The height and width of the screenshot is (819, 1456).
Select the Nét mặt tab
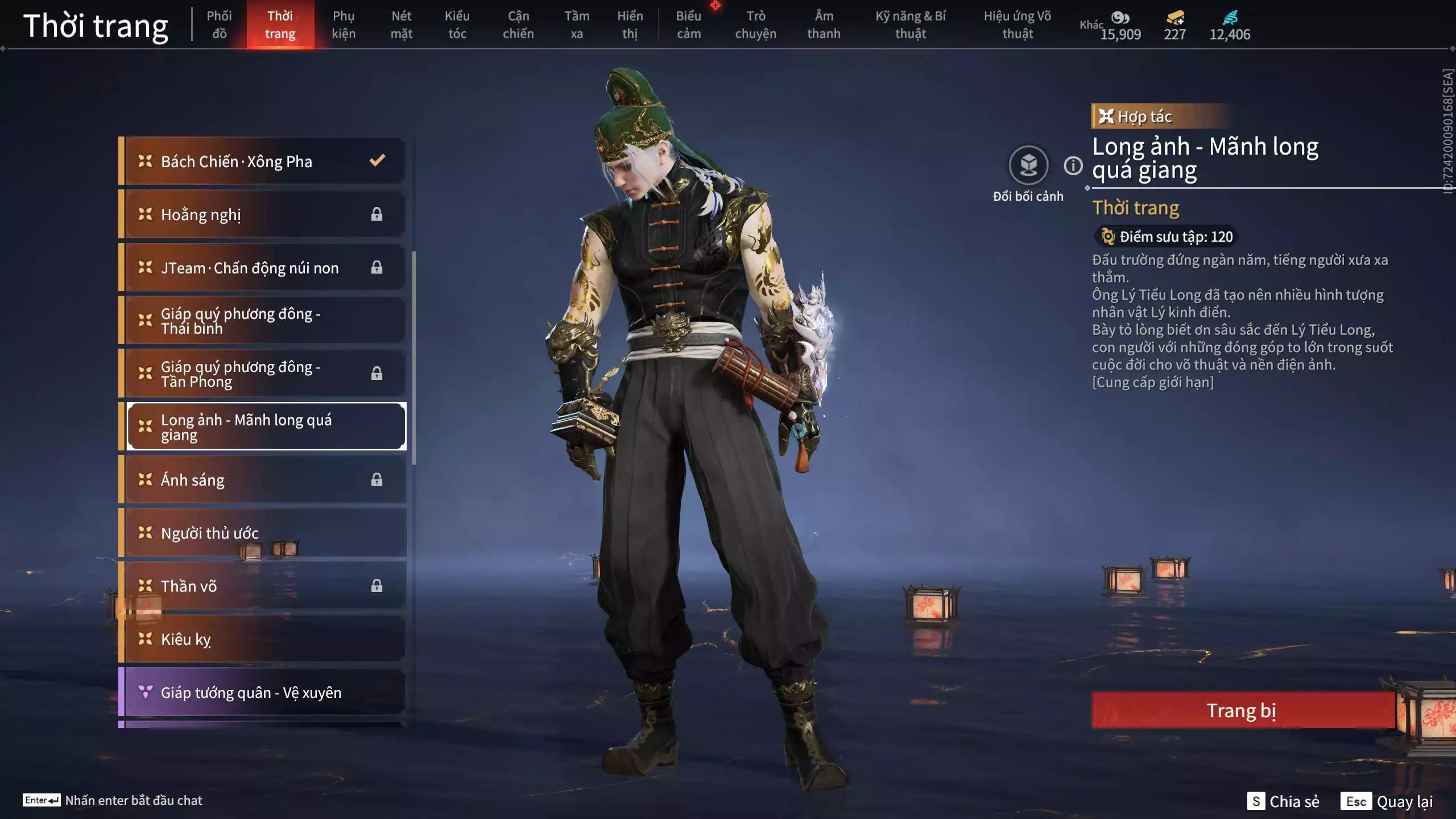pos(401,25)
